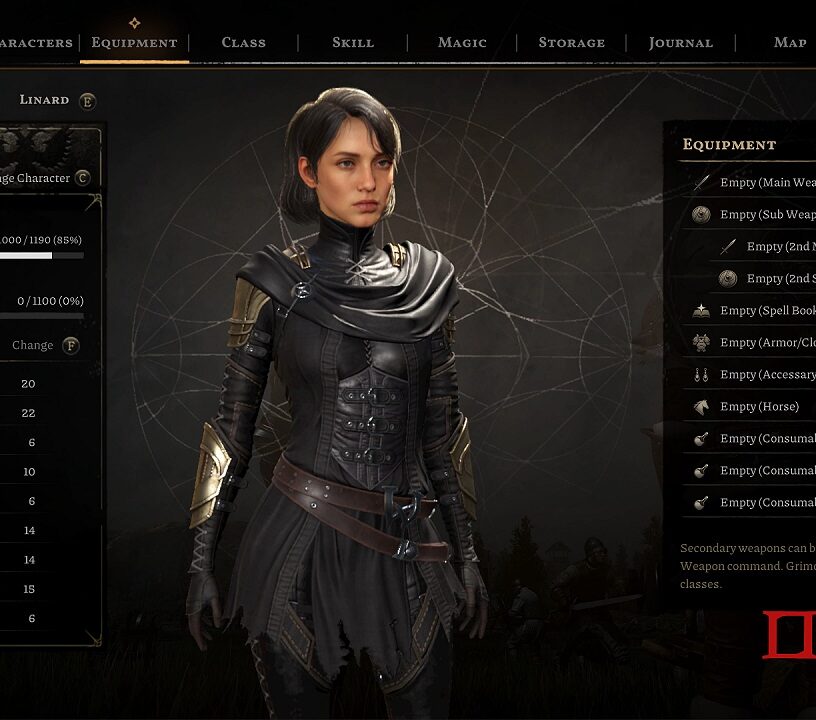Go to the Magic tab

[462, 42]
